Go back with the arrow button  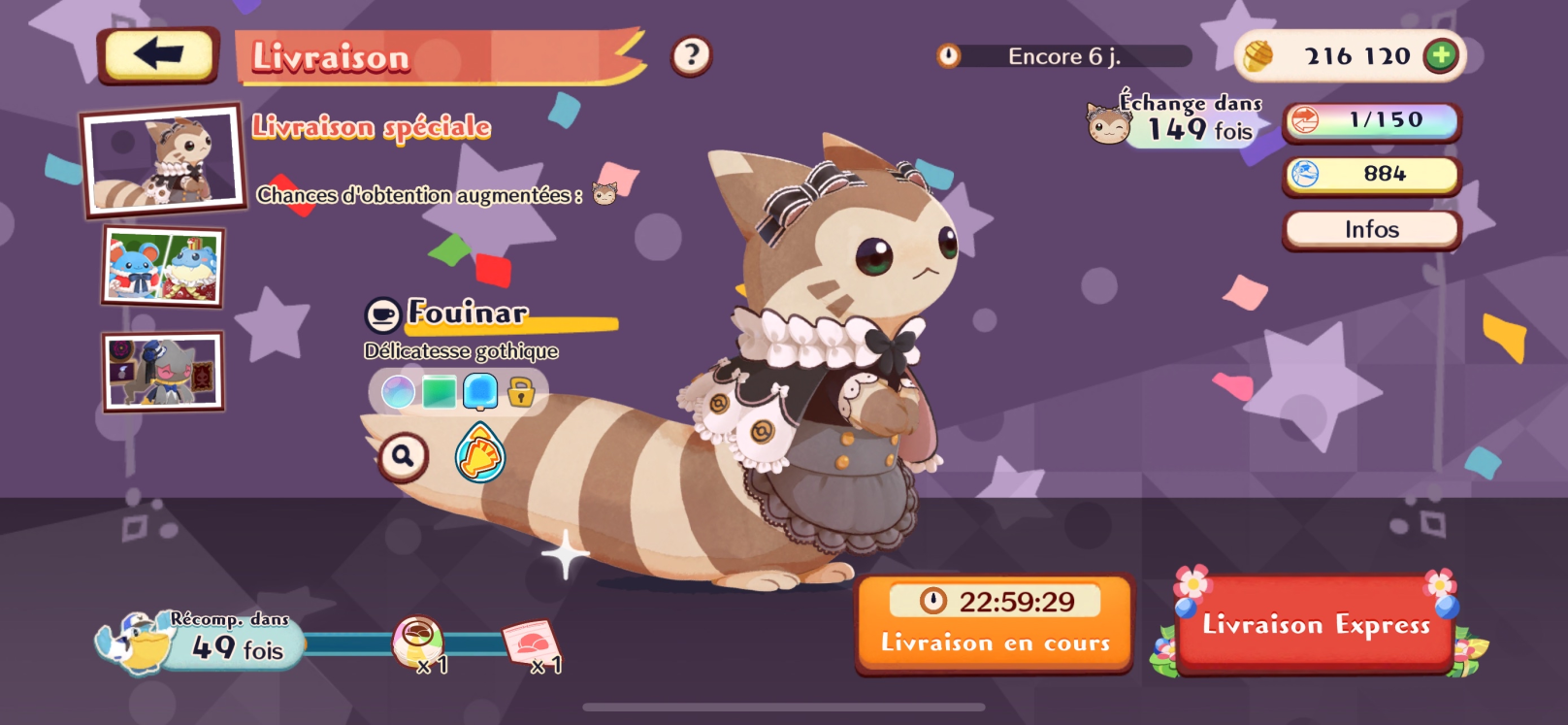(158, 55)
